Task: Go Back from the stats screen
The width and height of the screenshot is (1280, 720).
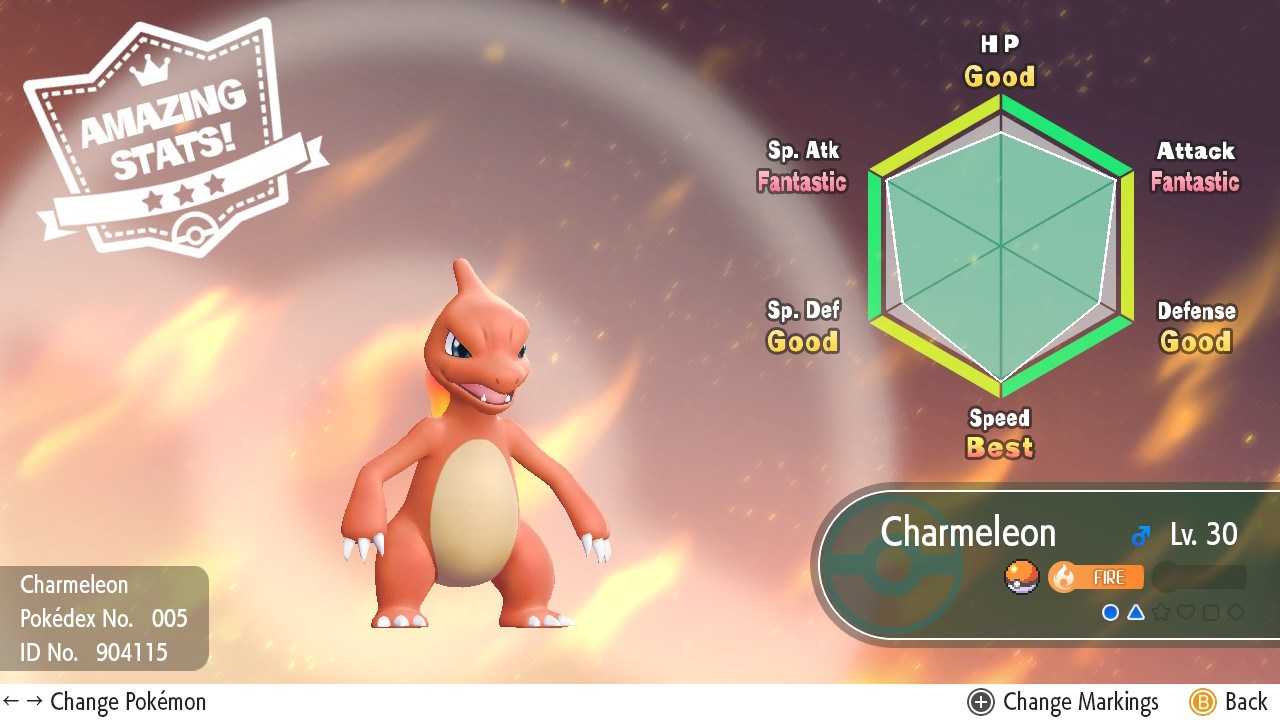Action: 1229,702
